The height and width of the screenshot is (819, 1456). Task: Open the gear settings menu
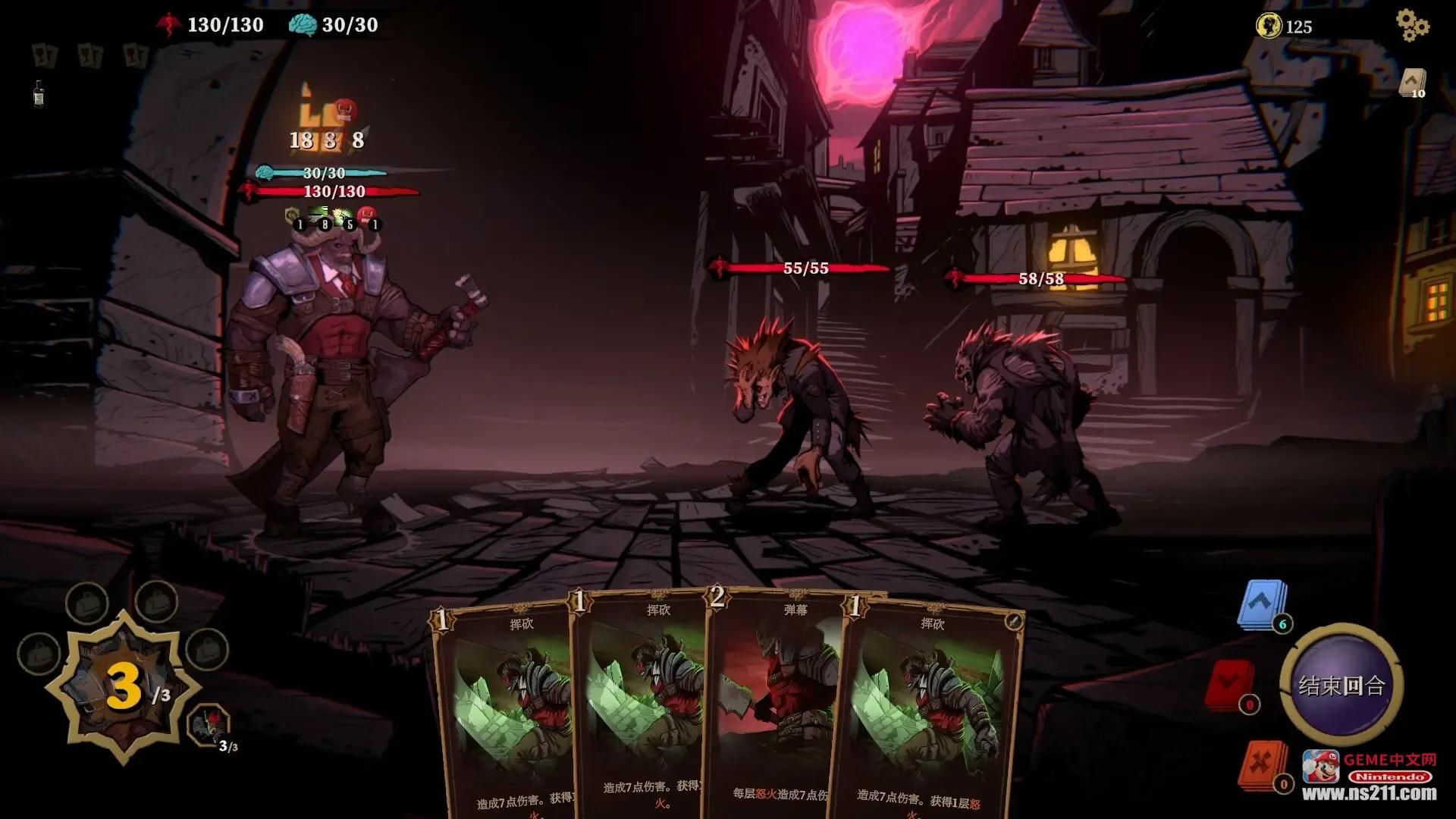(x=1412, y=26)
